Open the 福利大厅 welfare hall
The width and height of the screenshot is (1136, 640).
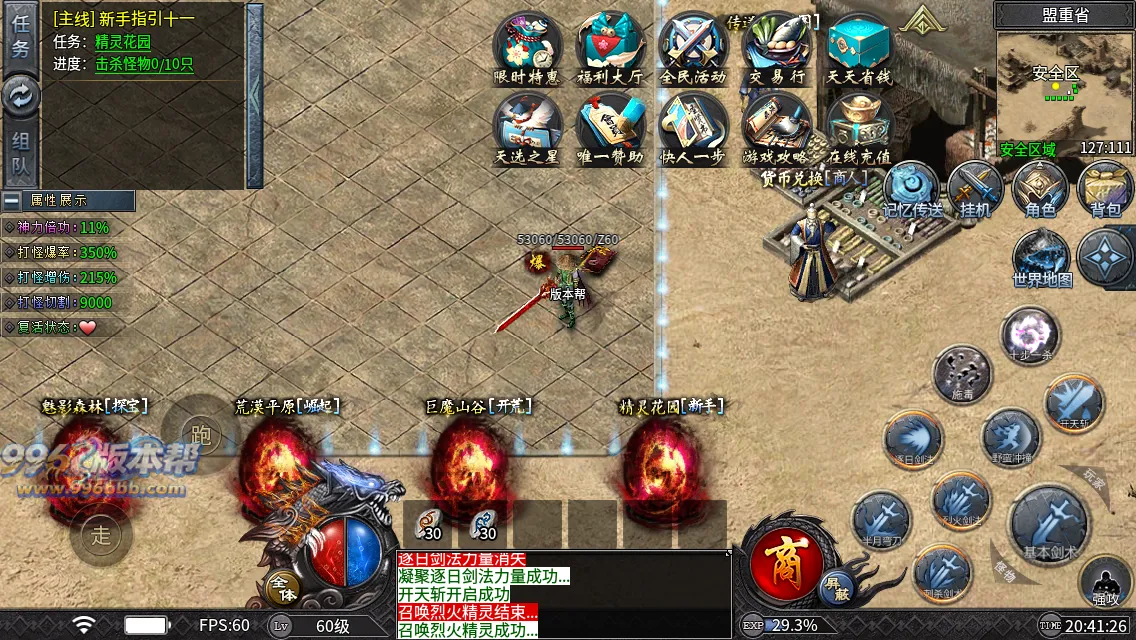(610, 48)
